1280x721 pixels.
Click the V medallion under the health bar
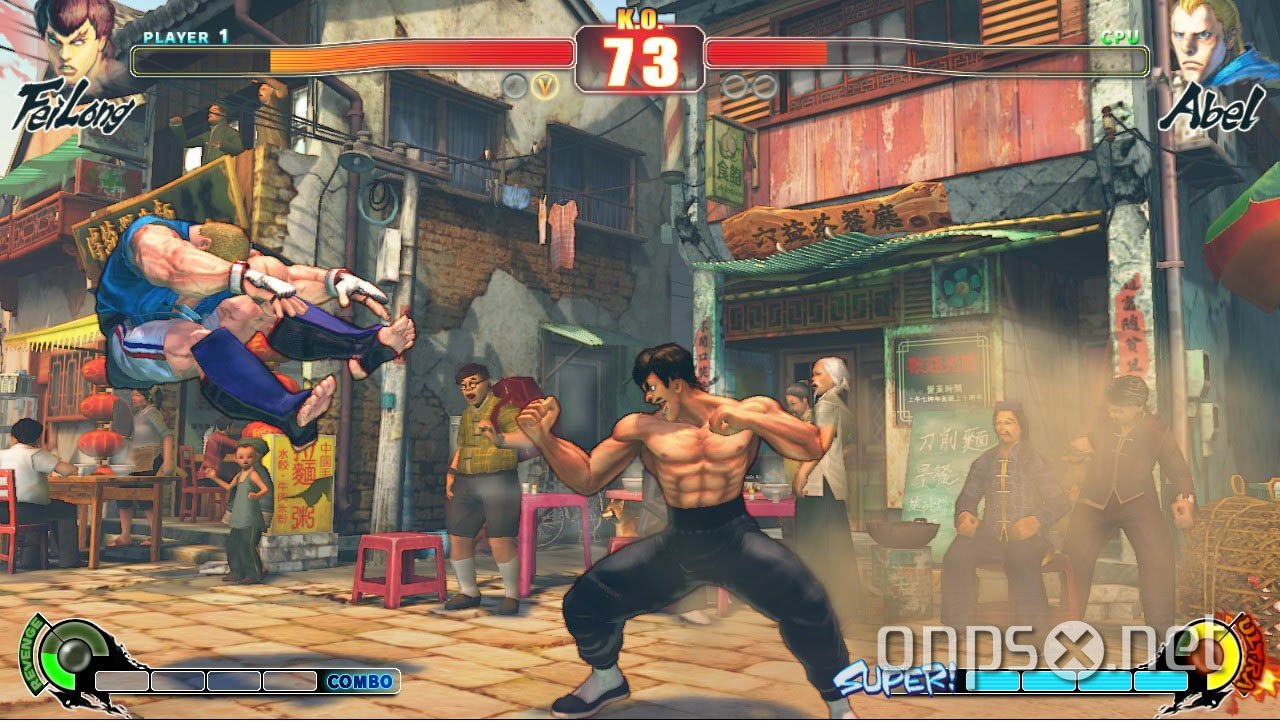pos(544,86)
